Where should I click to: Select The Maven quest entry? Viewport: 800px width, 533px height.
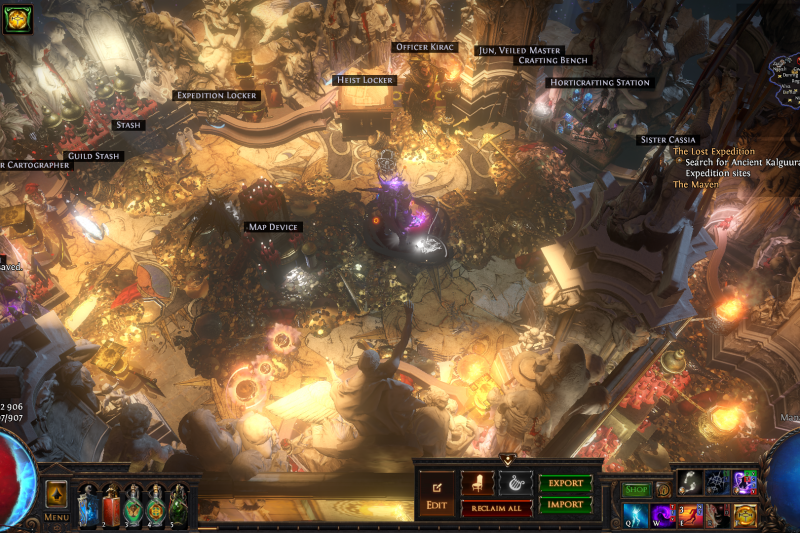[x=696, y=185]
